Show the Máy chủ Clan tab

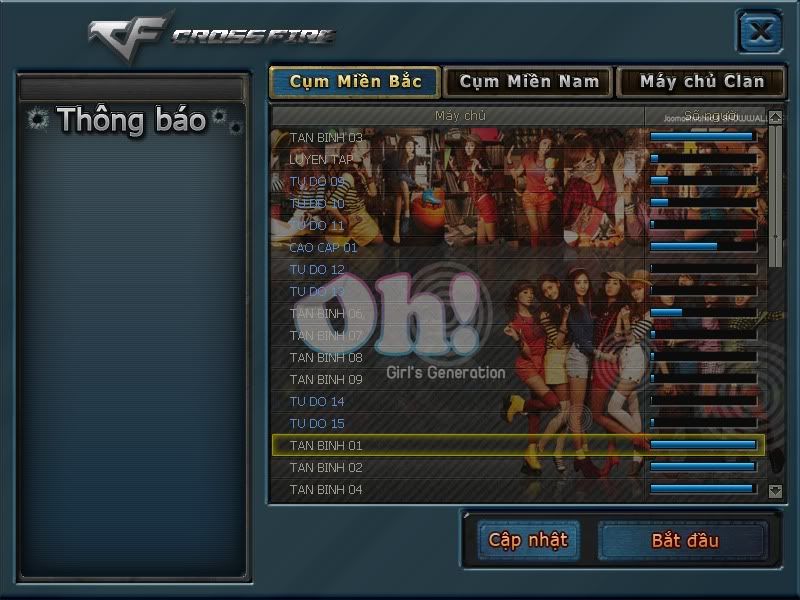701,82
